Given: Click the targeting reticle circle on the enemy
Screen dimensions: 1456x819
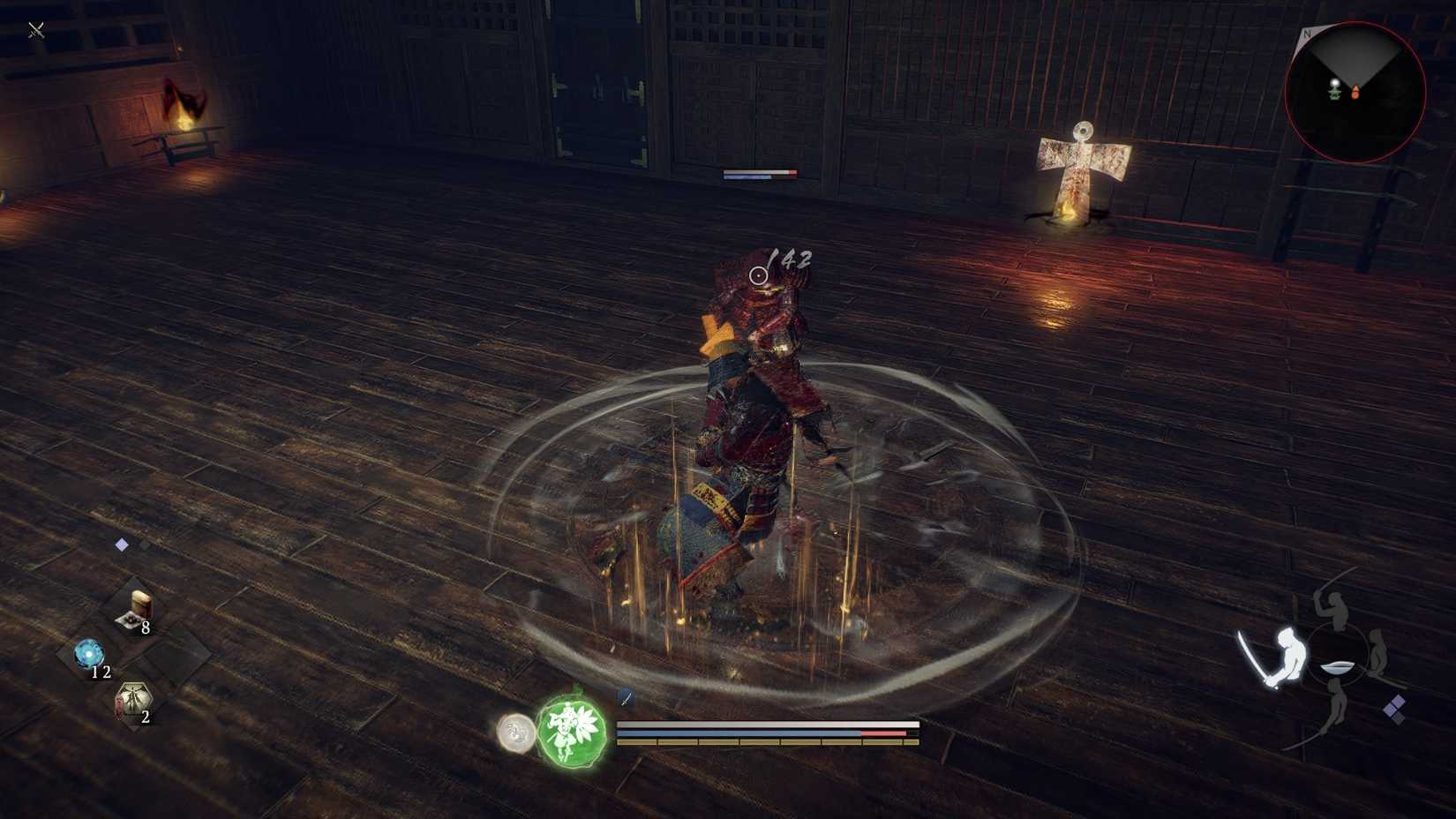Looking at the screenshot, I should (x=757, y=275).
